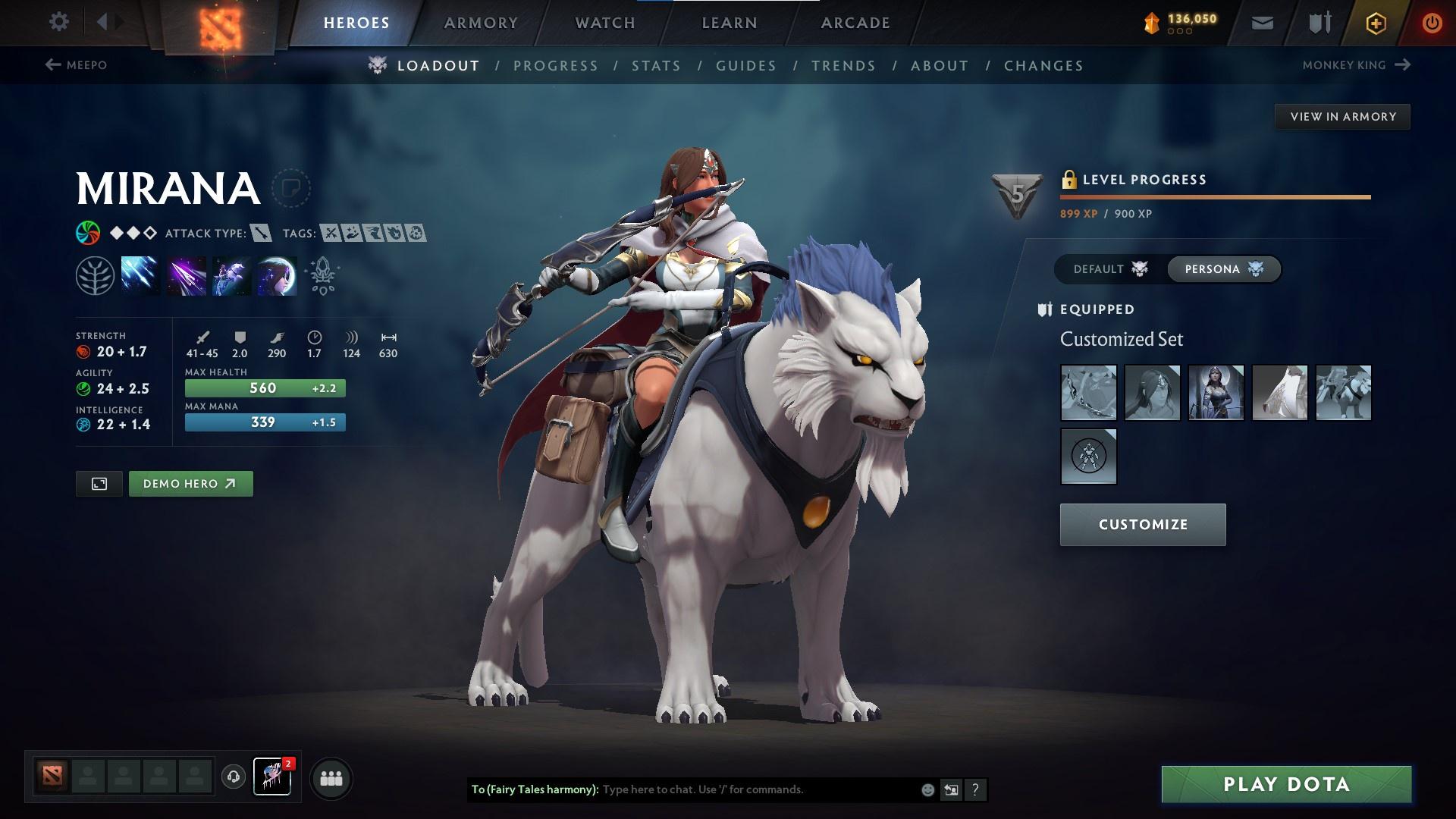The image size is (1456, 819).
Task: Select Mirana's Sacred Arrow ability icon
Action: pos(184,275)
